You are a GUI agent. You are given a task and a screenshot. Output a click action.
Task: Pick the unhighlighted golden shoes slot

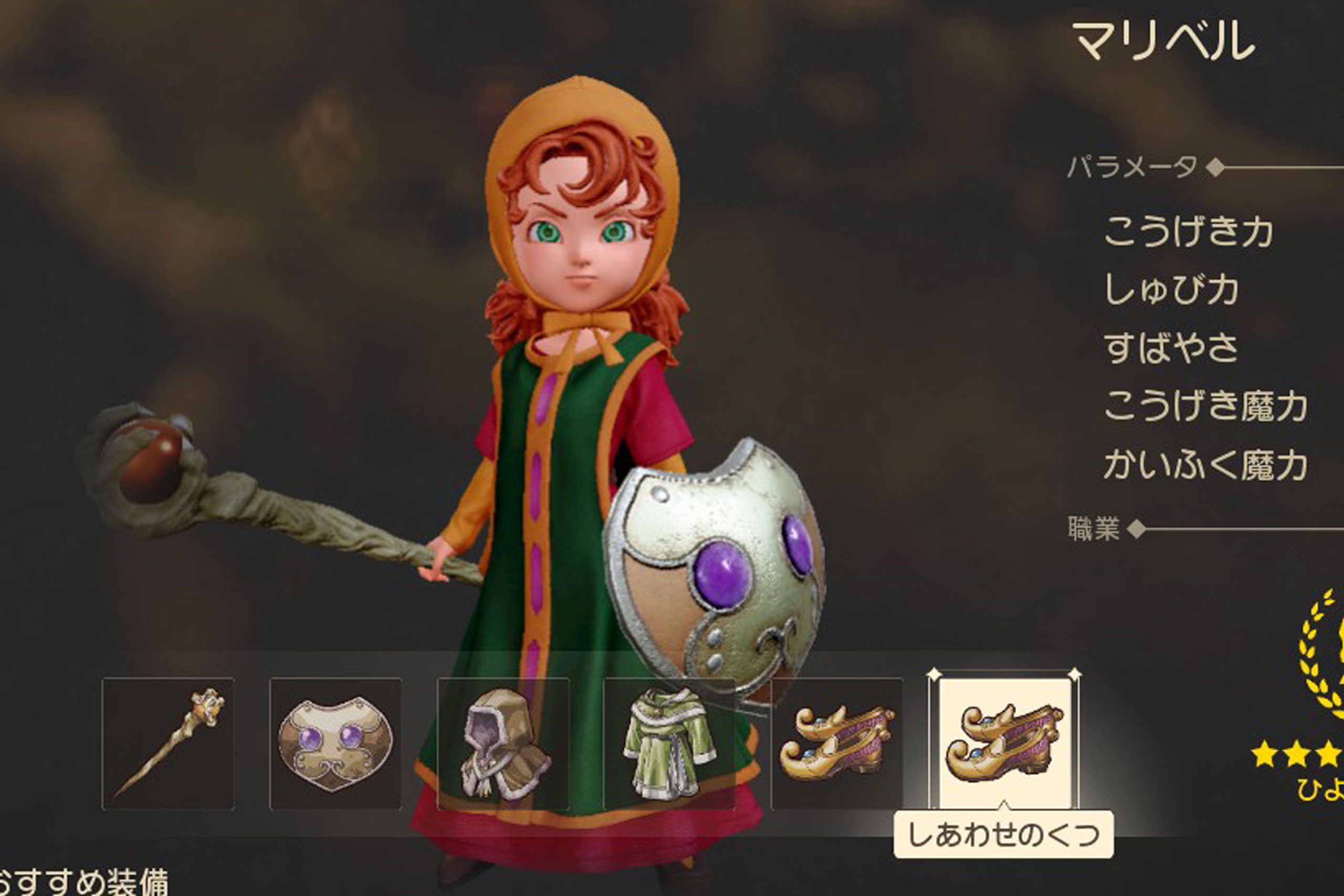coord(836,743)
